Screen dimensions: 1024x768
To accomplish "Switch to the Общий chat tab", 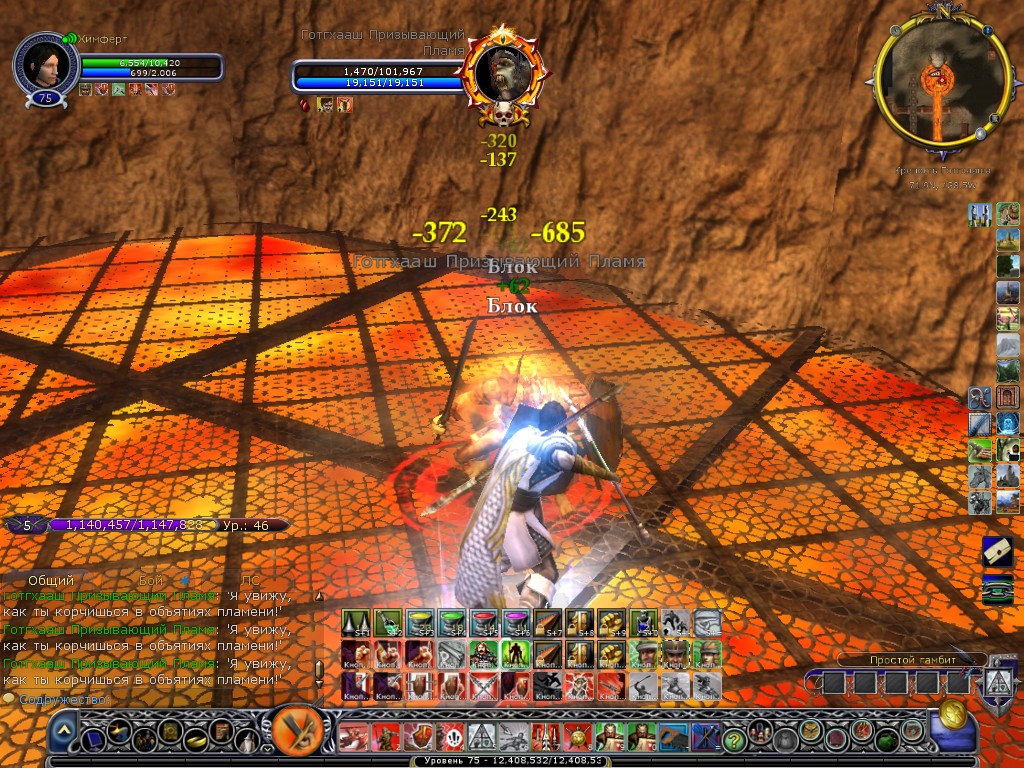I will coord(50,581).
